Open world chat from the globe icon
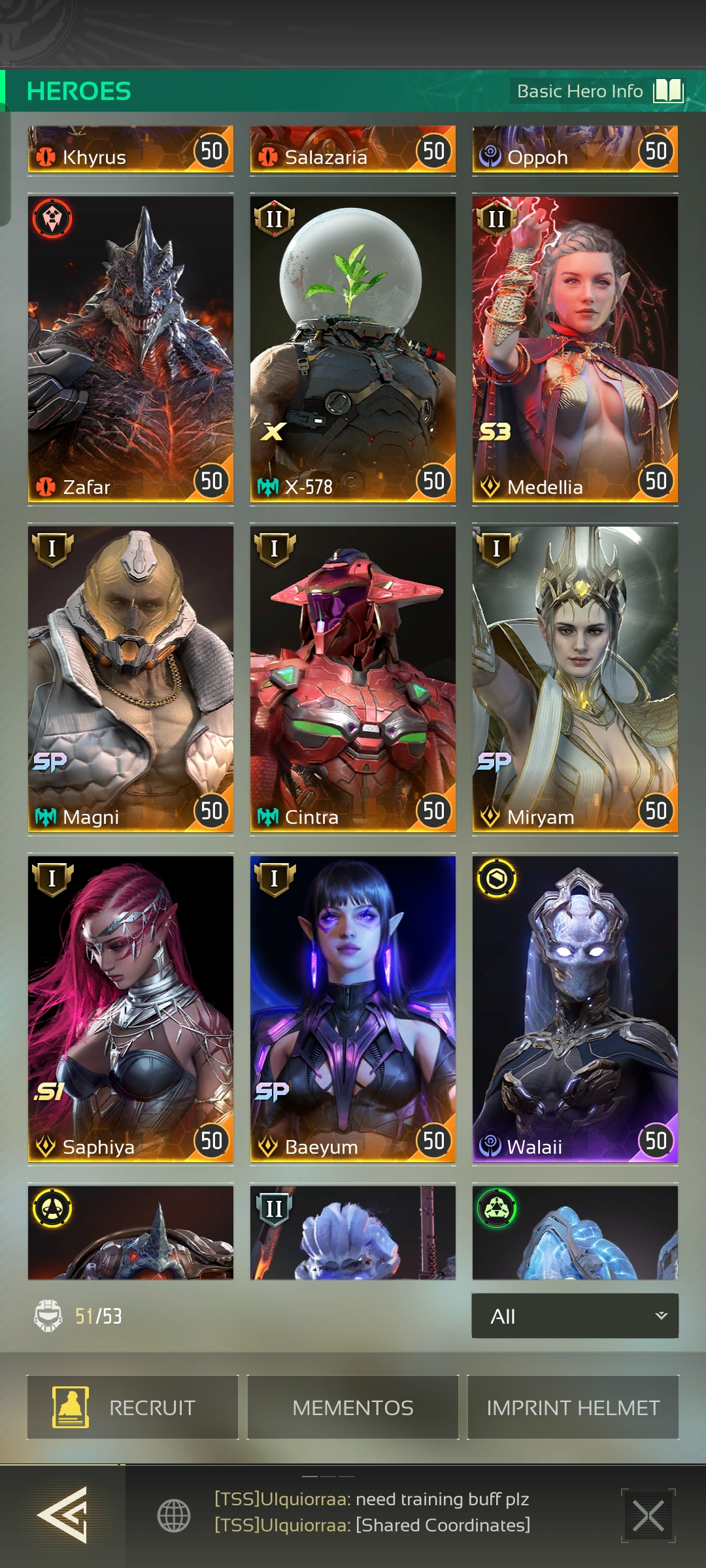 point(174,1515)
